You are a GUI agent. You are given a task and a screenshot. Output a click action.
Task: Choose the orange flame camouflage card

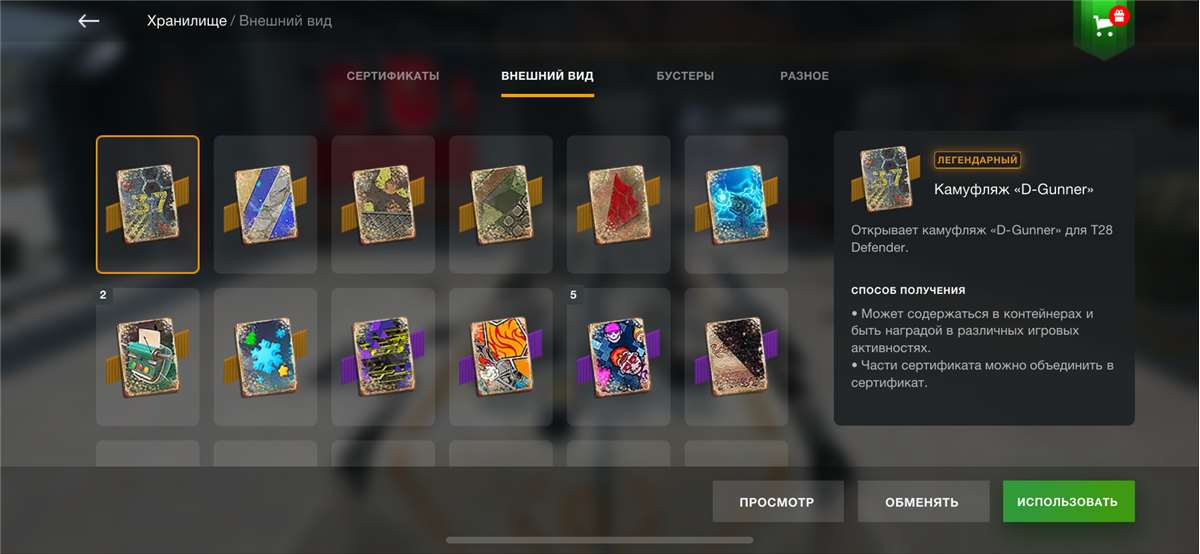[500, 357]
